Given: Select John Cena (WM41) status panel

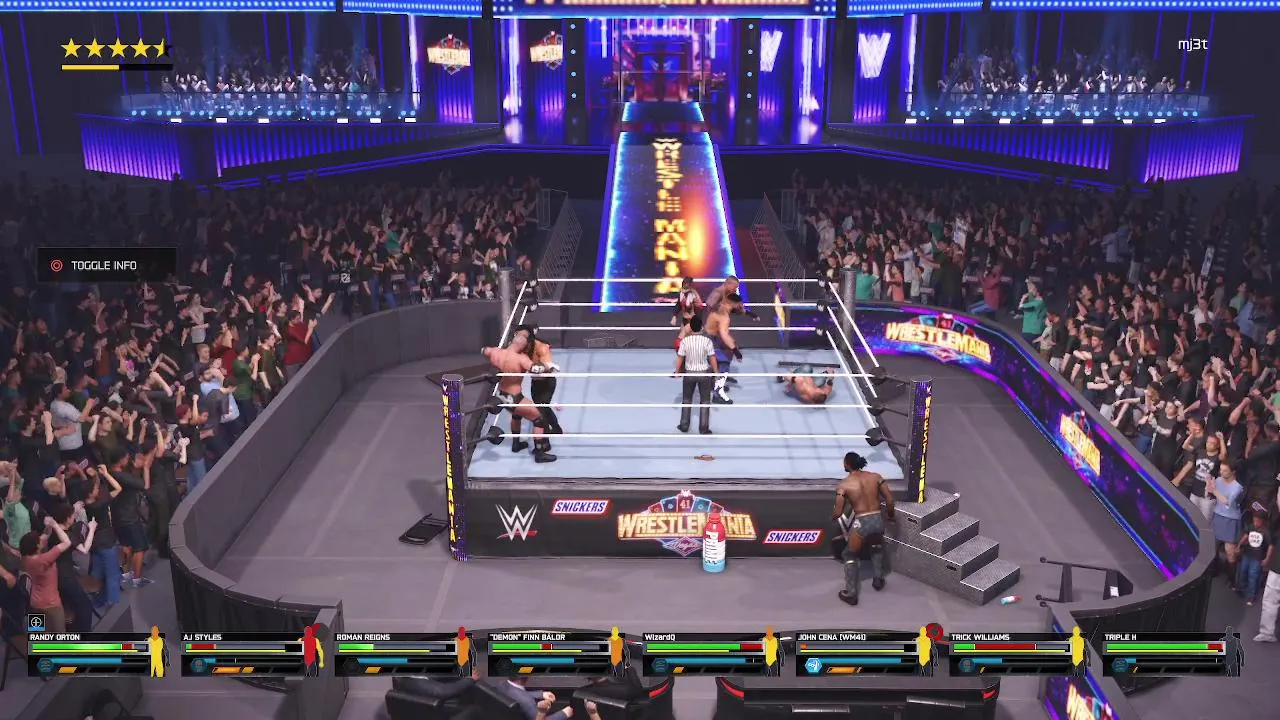Looking at the screenshot, I should 864,653.
